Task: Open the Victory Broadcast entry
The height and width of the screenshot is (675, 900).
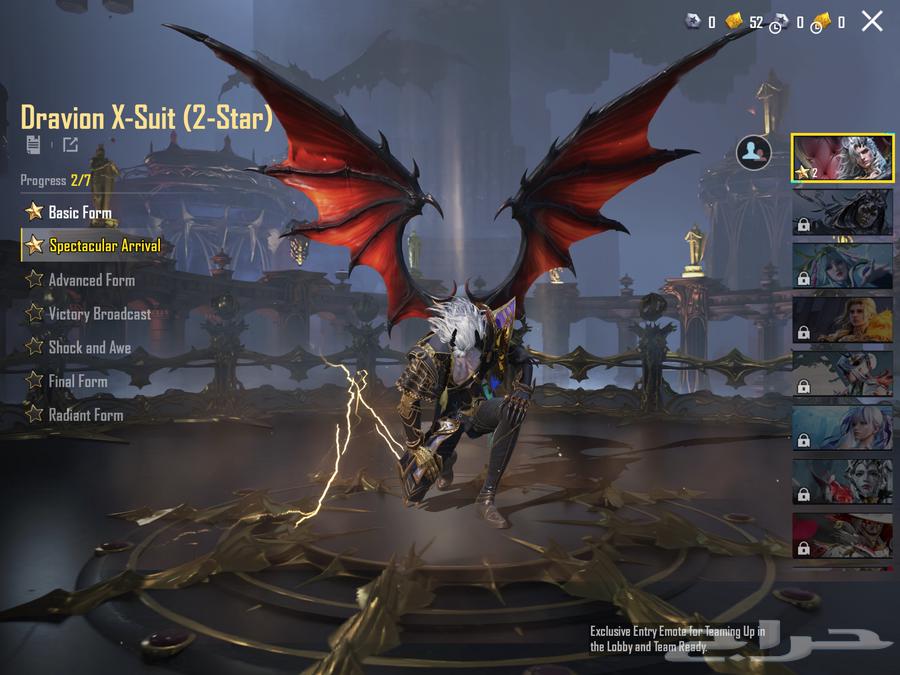Action: coord(99,314)
